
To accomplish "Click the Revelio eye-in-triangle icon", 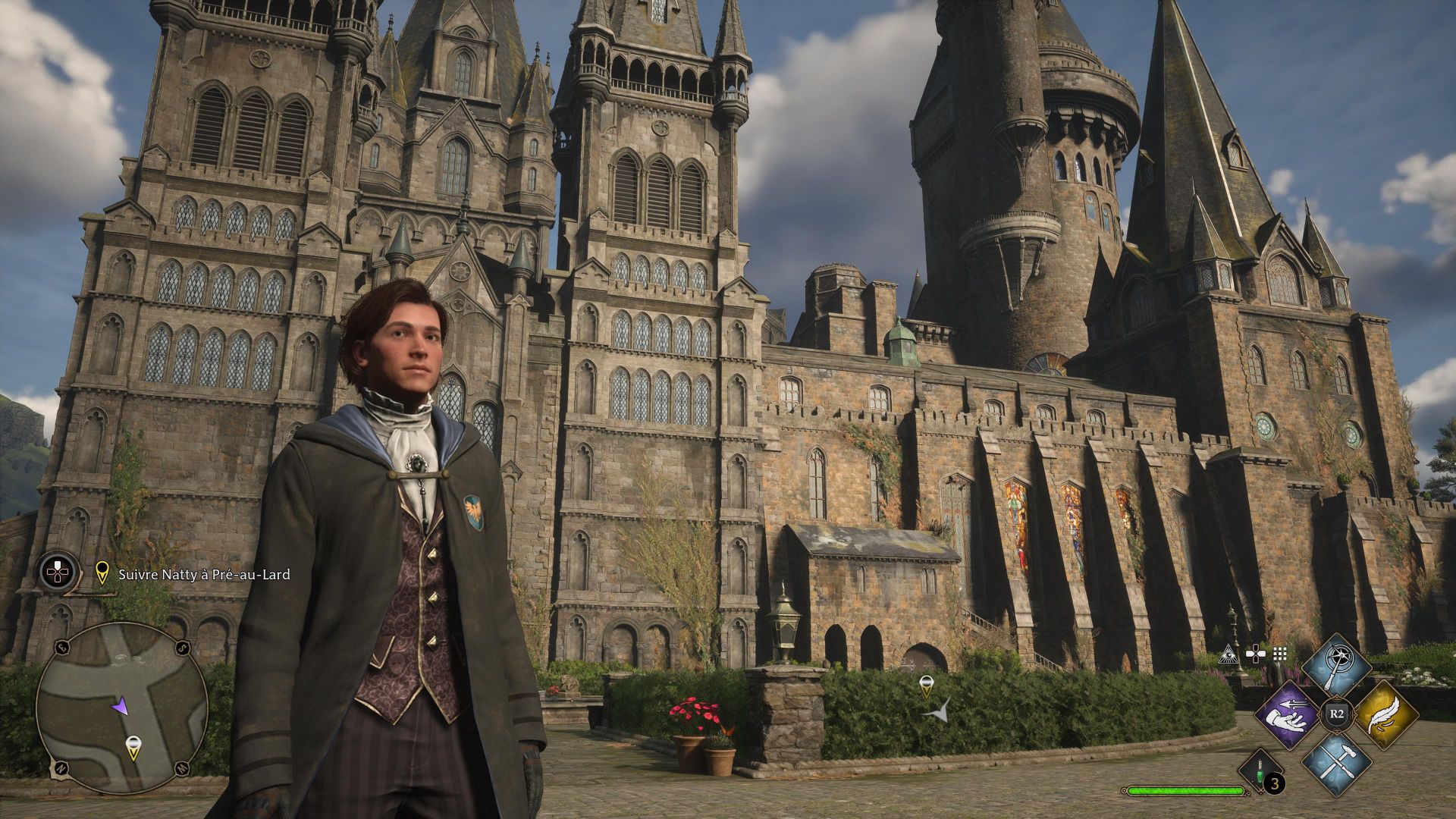I will coord(1228,654).
